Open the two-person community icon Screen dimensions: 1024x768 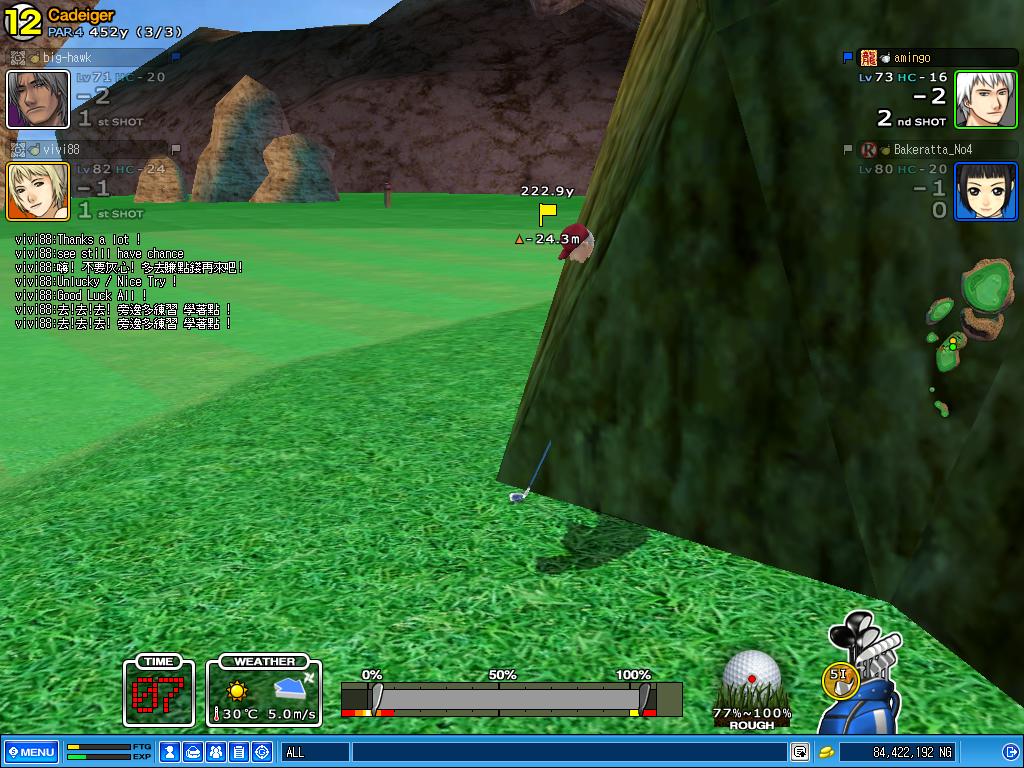[x=217, y=752]
